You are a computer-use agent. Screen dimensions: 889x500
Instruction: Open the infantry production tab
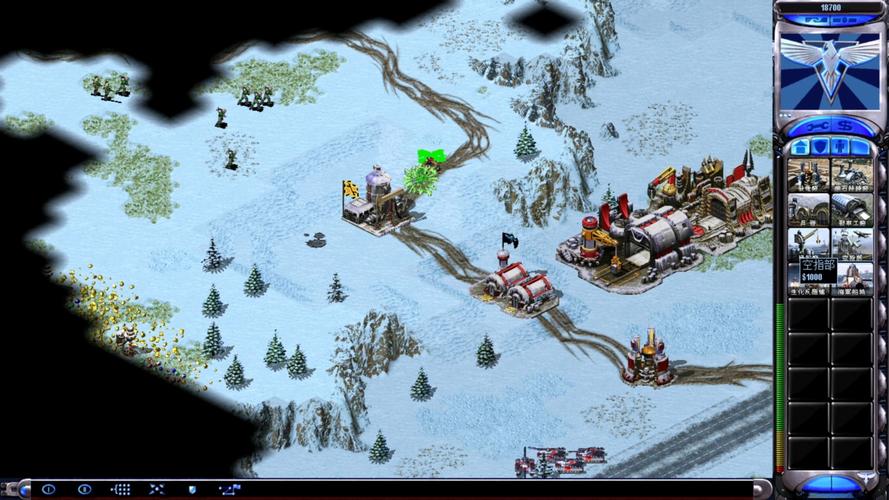pos(839,147)
